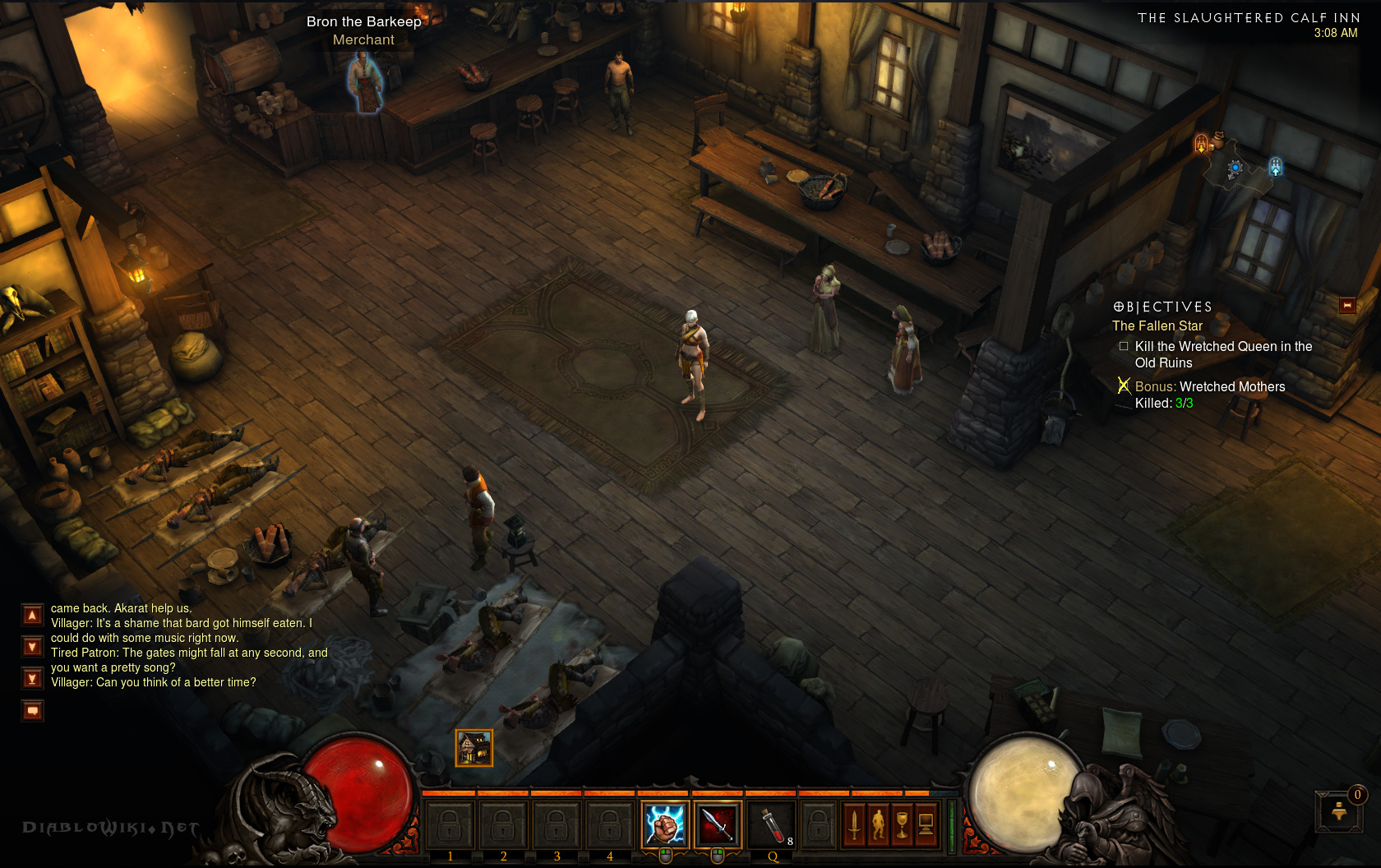Select The Fallen Star quest title
The height and width of the screenshot is (868, 1381).
(1157, 325)
